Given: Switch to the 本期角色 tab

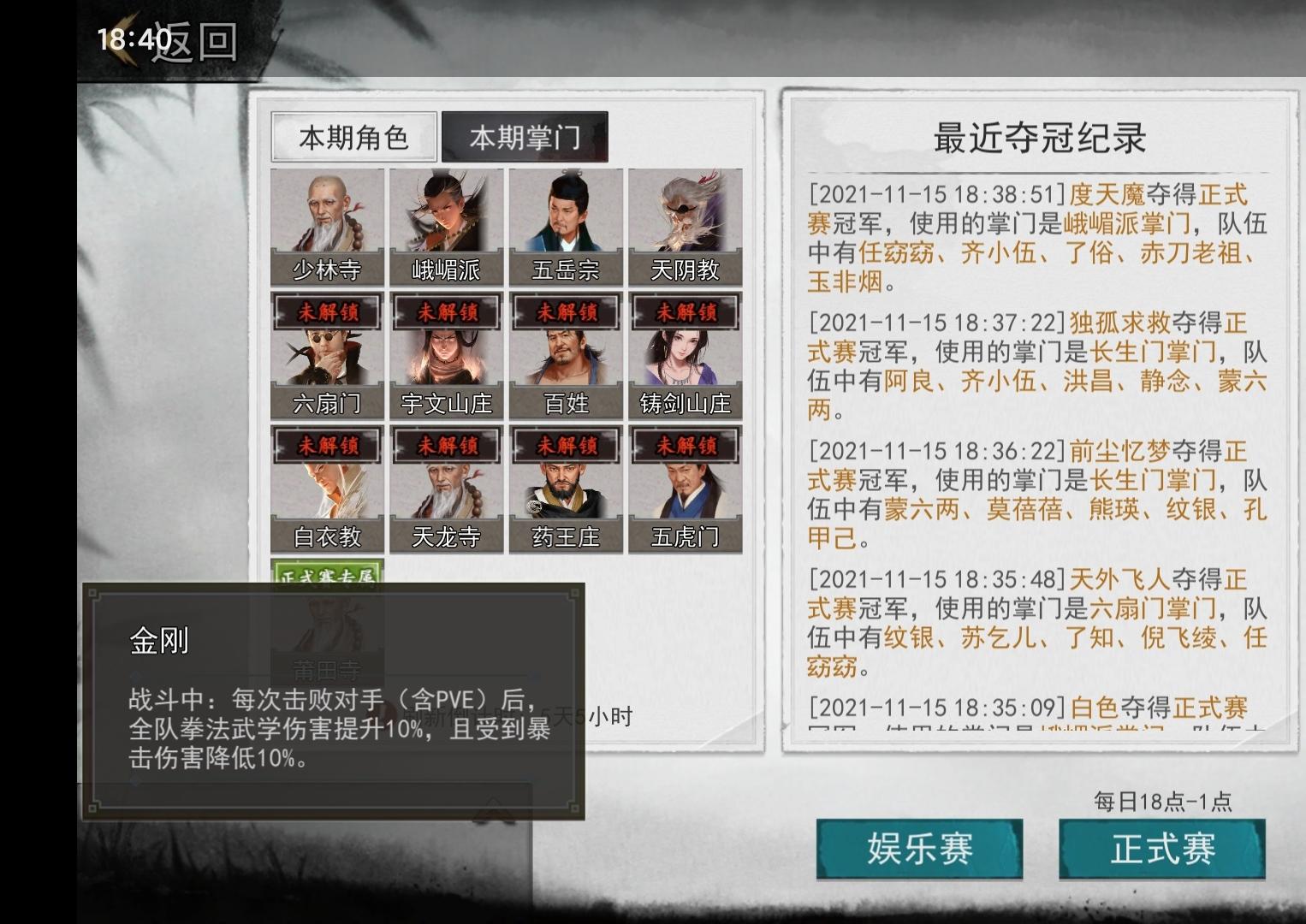Looking at the screenshot, I should (x=353, y=137).
